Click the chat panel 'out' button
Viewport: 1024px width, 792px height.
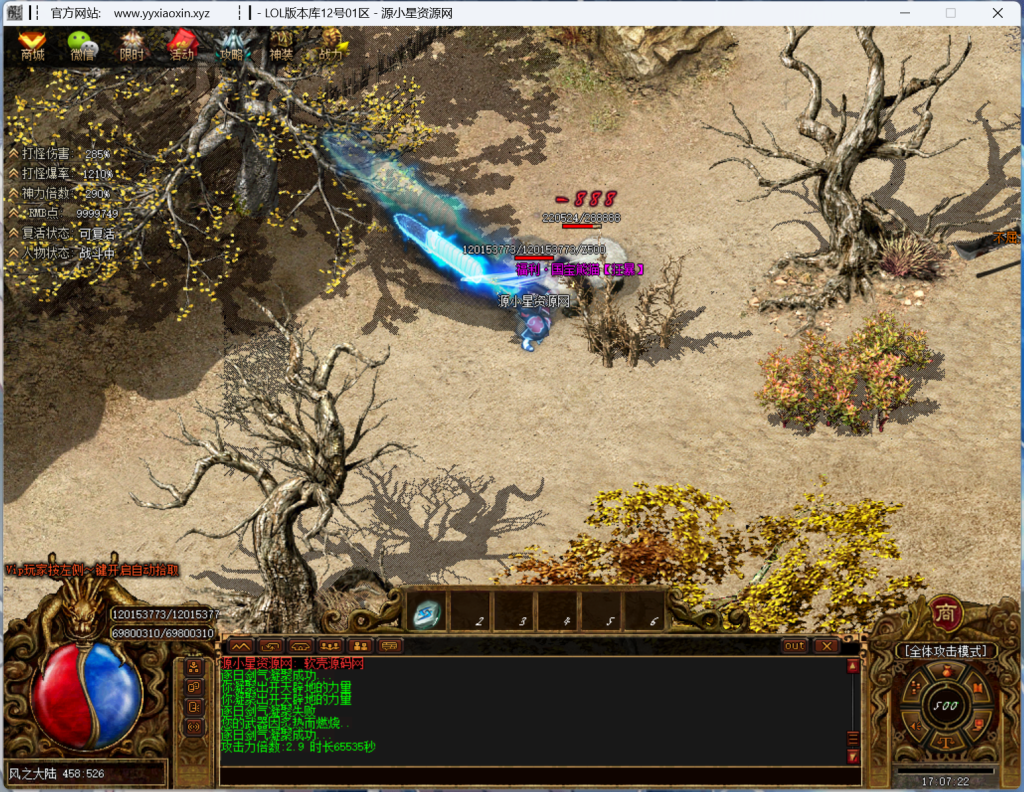794,646
